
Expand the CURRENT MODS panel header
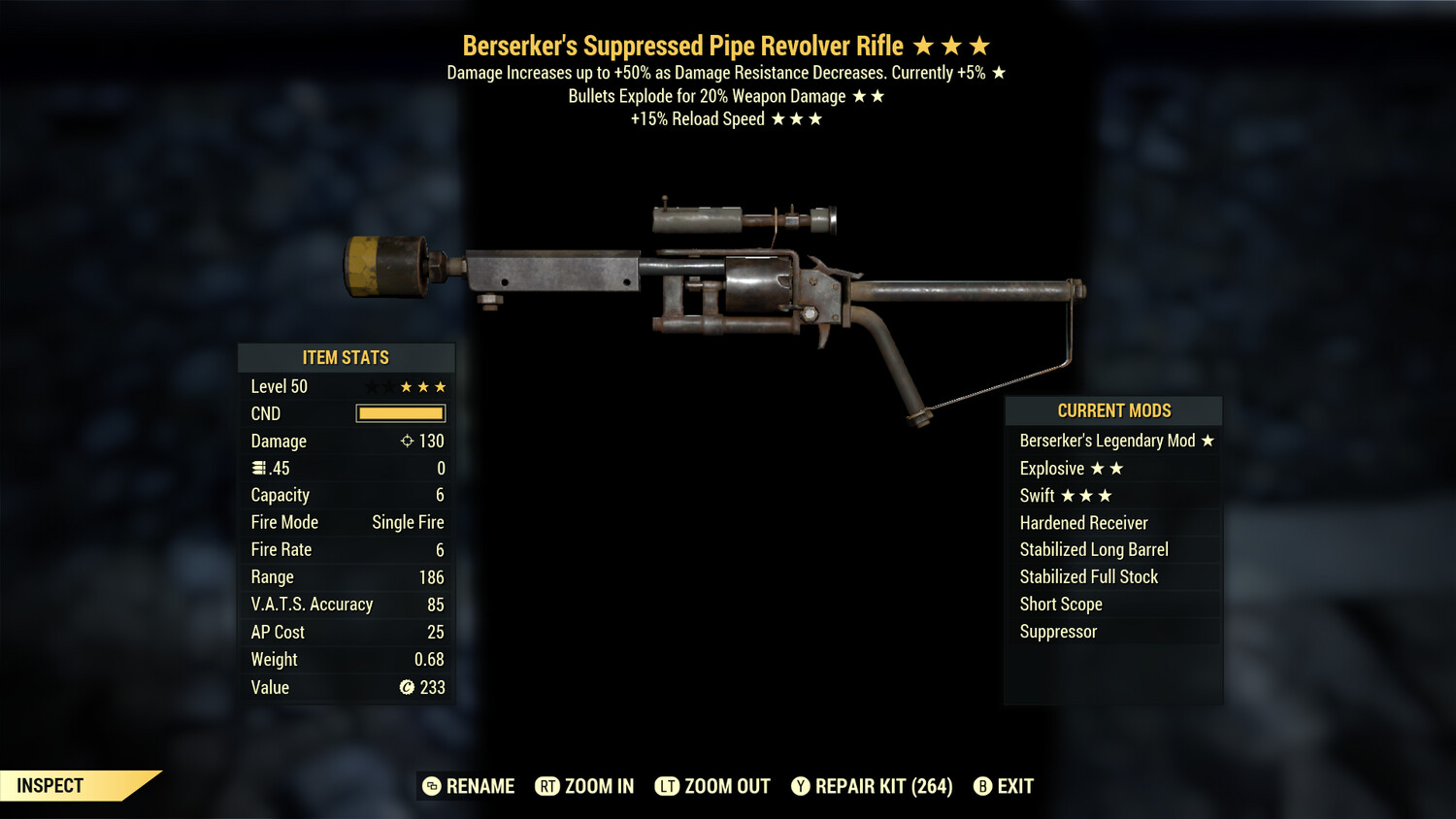pyautogui.click(x=1112, y=410)
